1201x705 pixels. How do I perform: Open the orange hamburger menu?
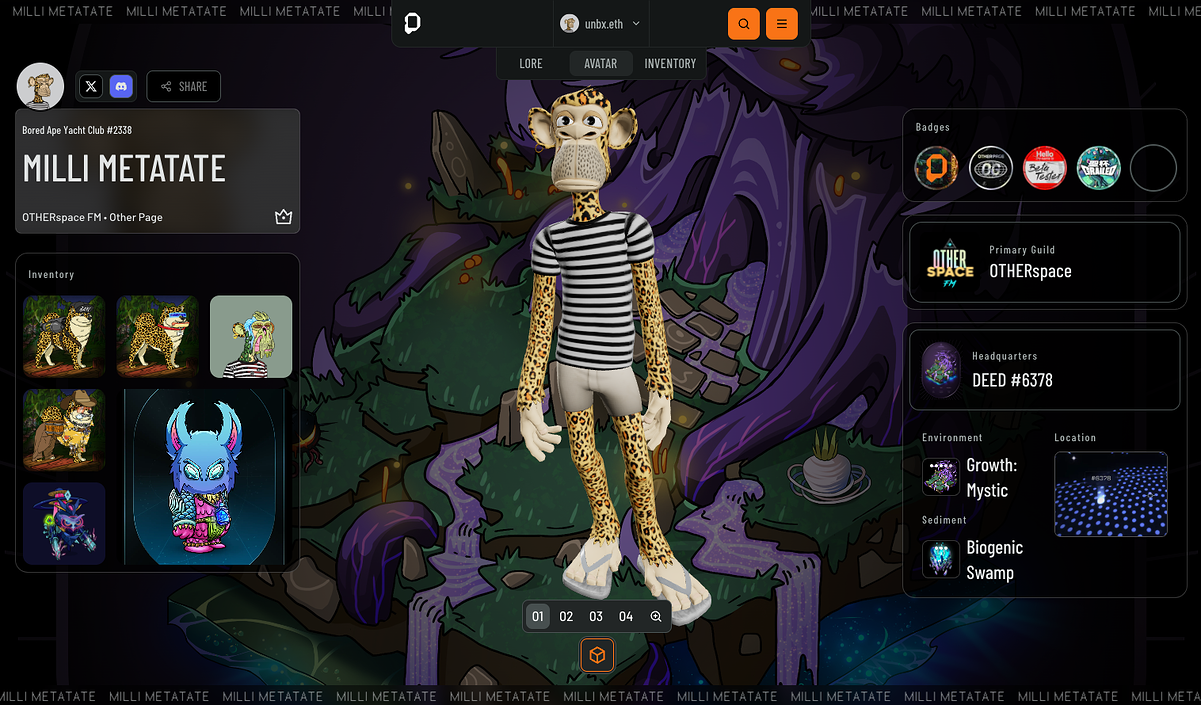click(x=782, y=23)
